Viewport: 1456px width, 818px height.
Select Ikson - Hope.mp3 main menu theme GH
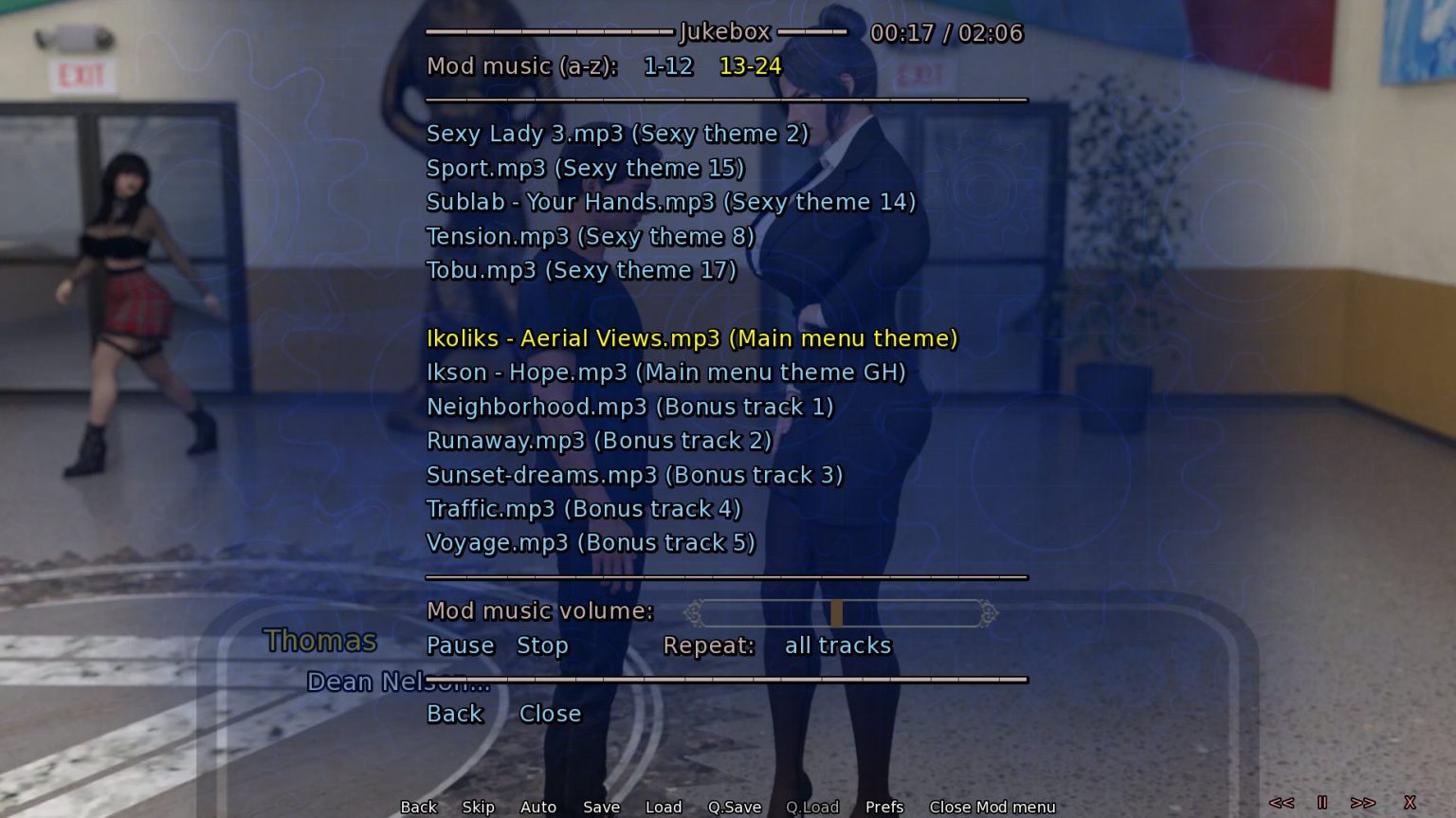665,373
